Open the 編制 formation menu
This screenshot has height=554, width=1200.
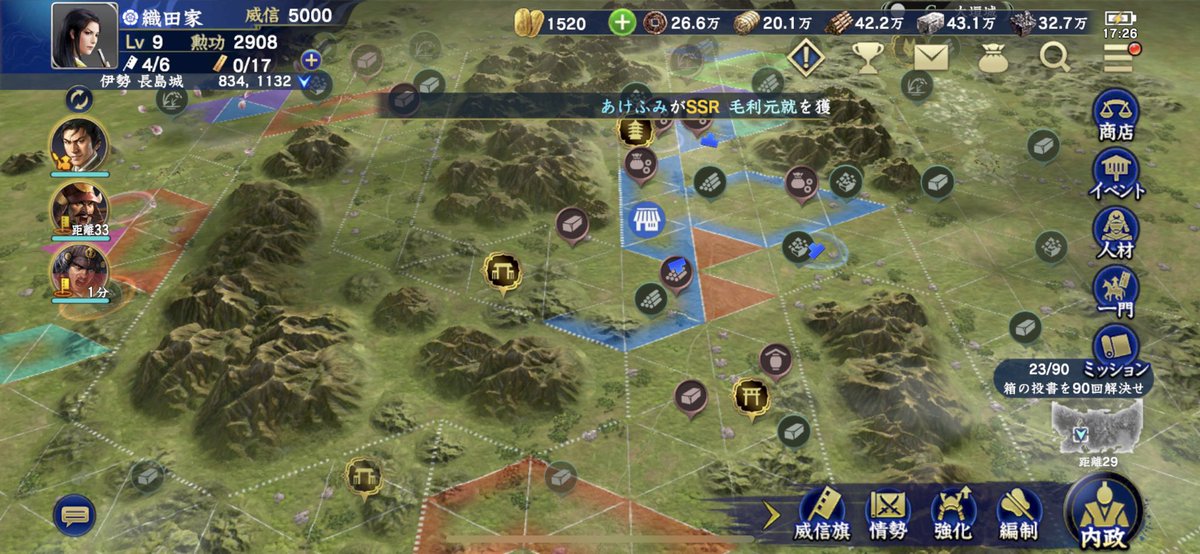(1015, 513)
